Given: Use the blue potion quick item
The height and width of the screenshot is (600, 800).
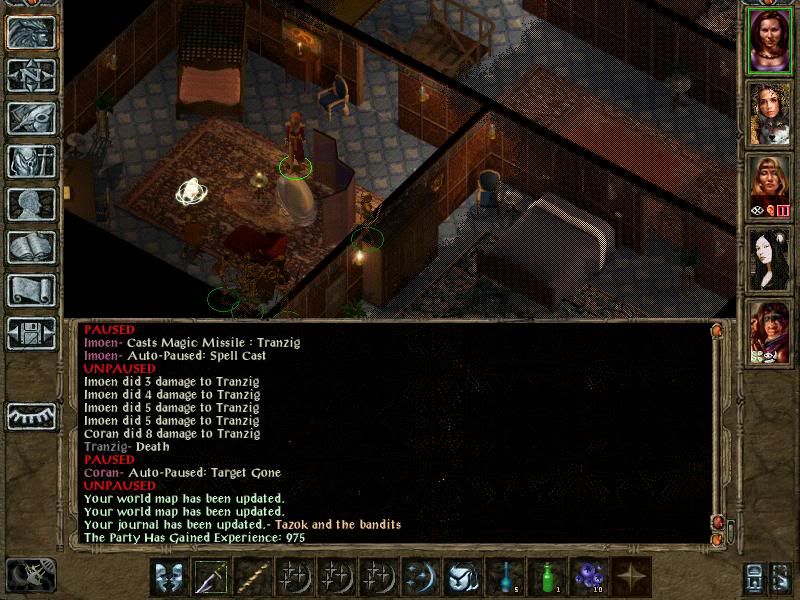Looking at the screenshot, I should click(505, 577).
